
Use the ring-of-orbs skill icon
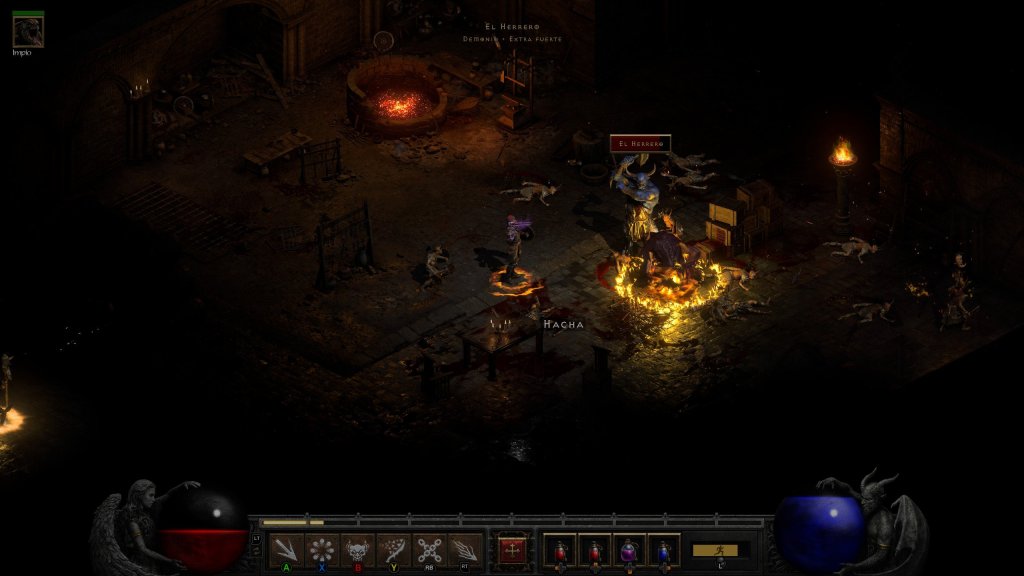point(322,550)
